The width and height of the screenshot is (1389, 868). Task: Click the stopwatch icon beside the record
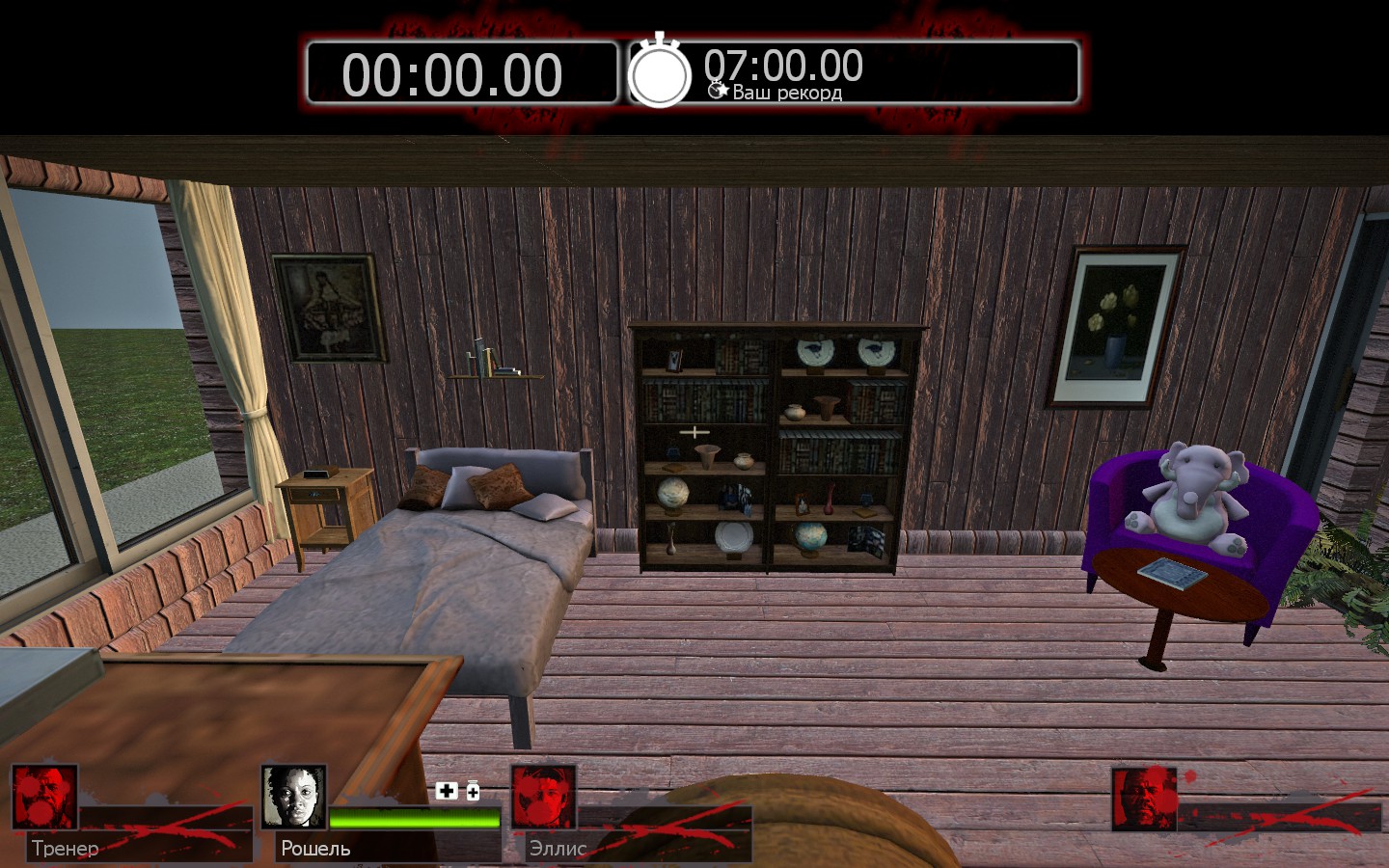click(660, 72)
